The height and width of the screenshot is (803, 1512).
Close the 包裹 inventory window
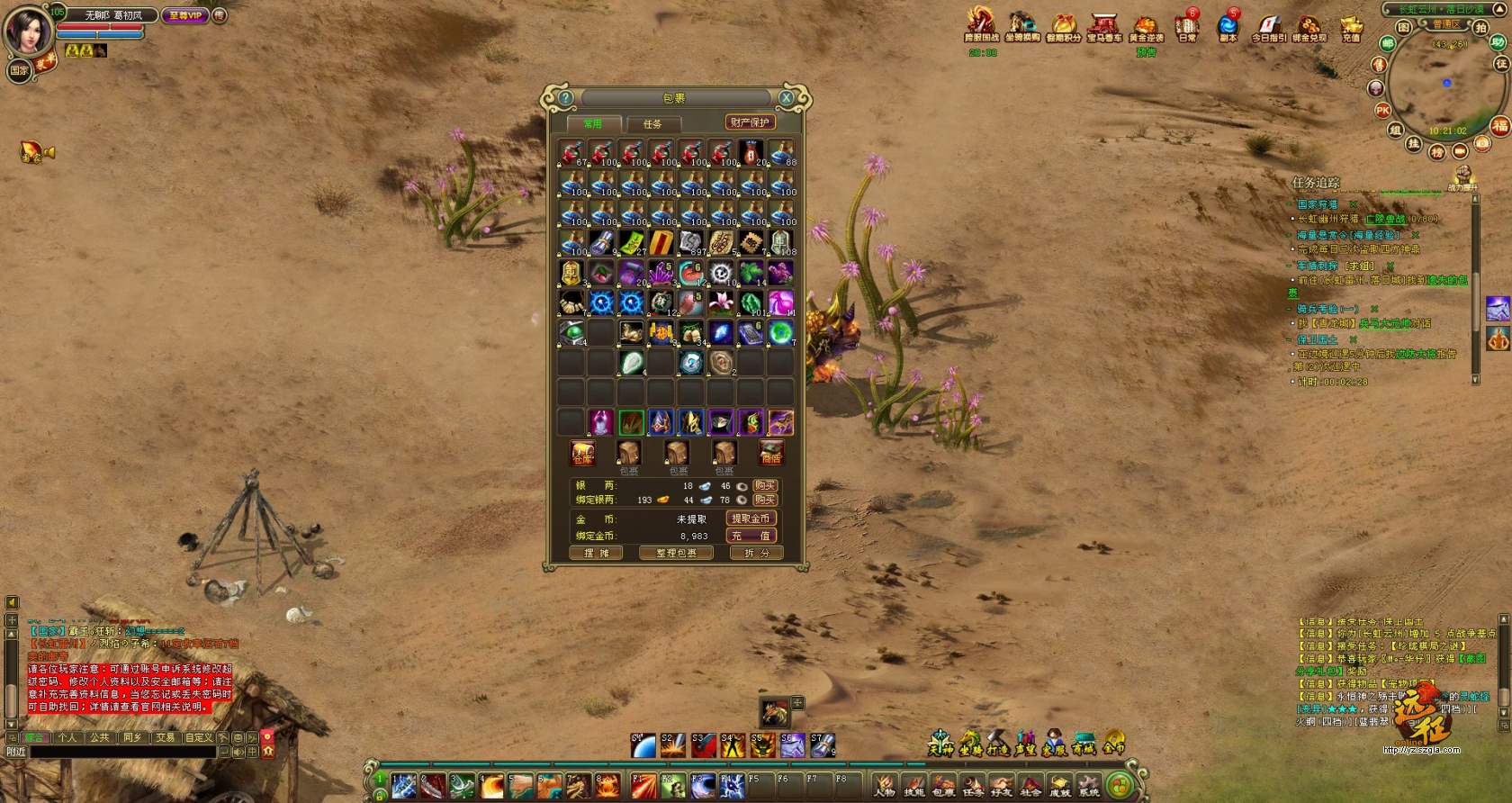pos(786,98)
